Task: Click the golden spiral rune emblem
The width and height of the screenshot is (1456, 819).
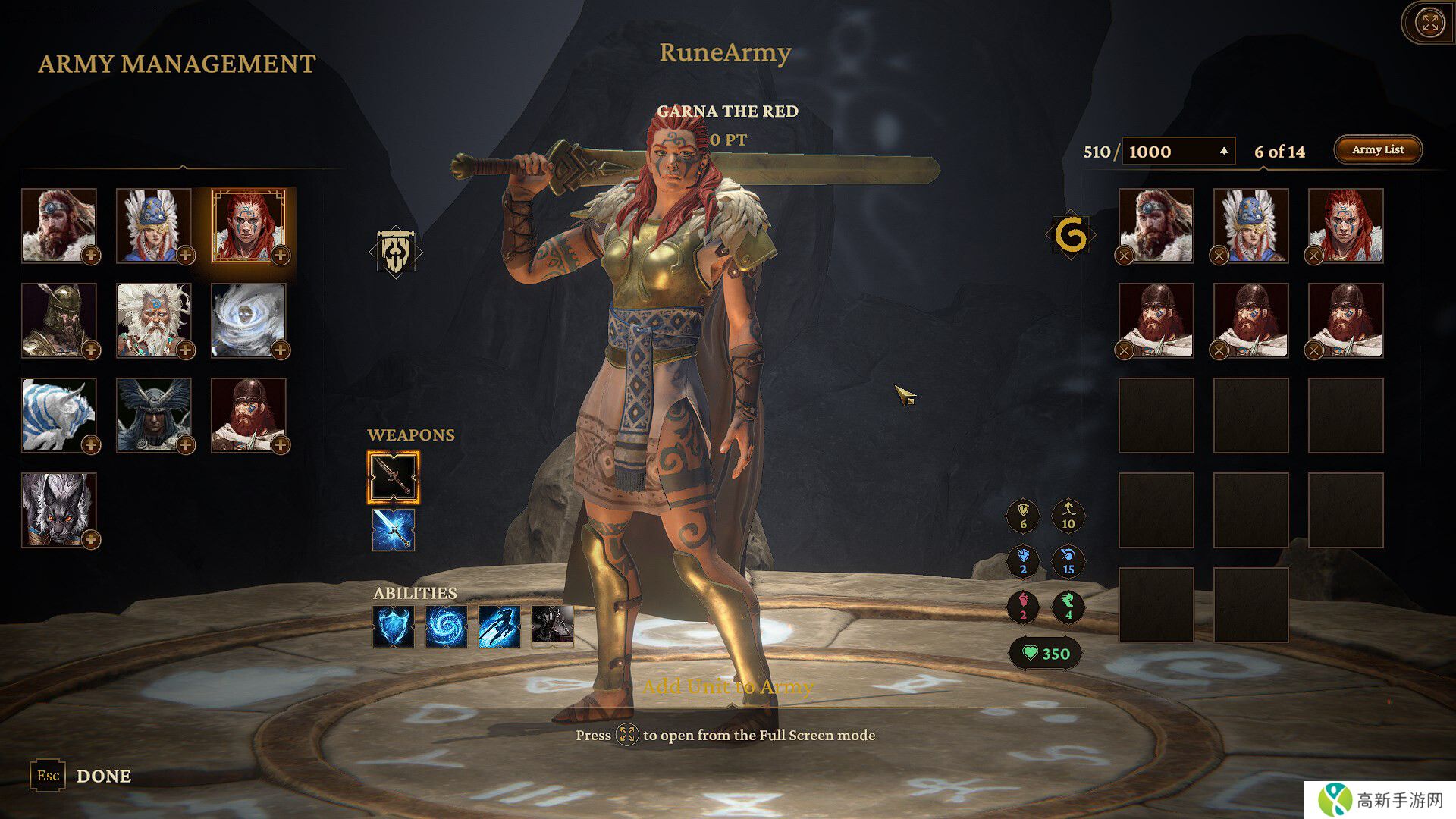Action: 1071,235
